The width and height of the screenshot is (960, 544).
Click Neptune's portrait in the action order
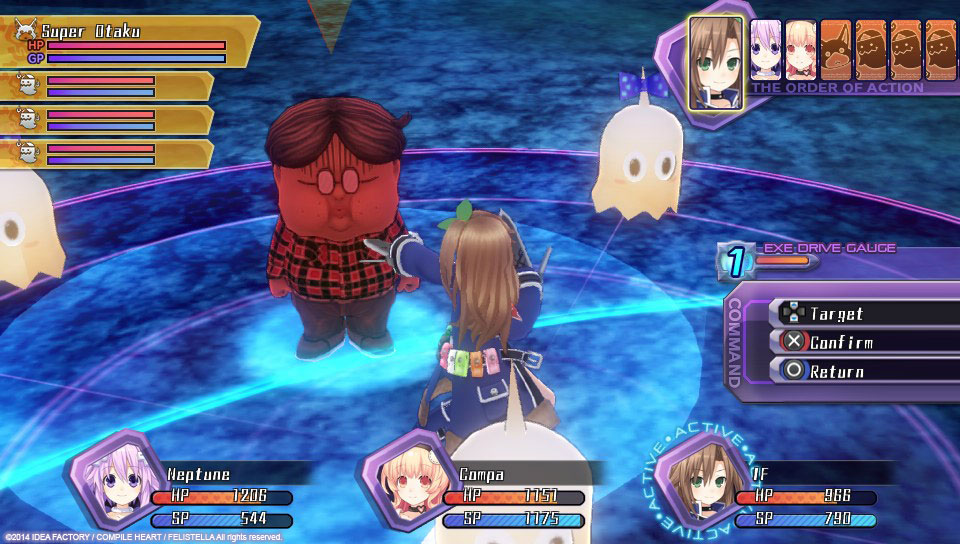point(766,50)
